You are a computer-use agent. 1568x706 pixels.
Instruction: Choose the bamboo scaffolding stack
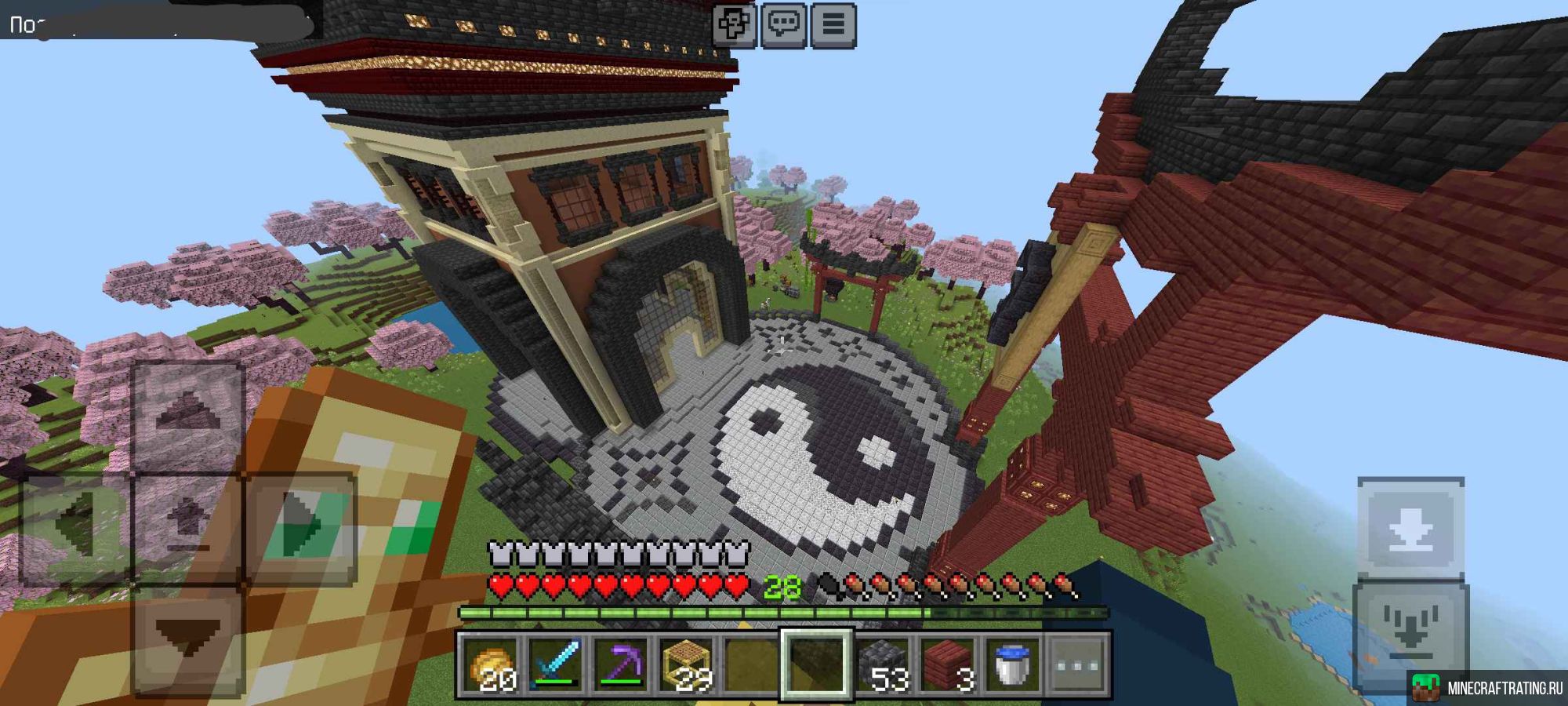point(686,664)
